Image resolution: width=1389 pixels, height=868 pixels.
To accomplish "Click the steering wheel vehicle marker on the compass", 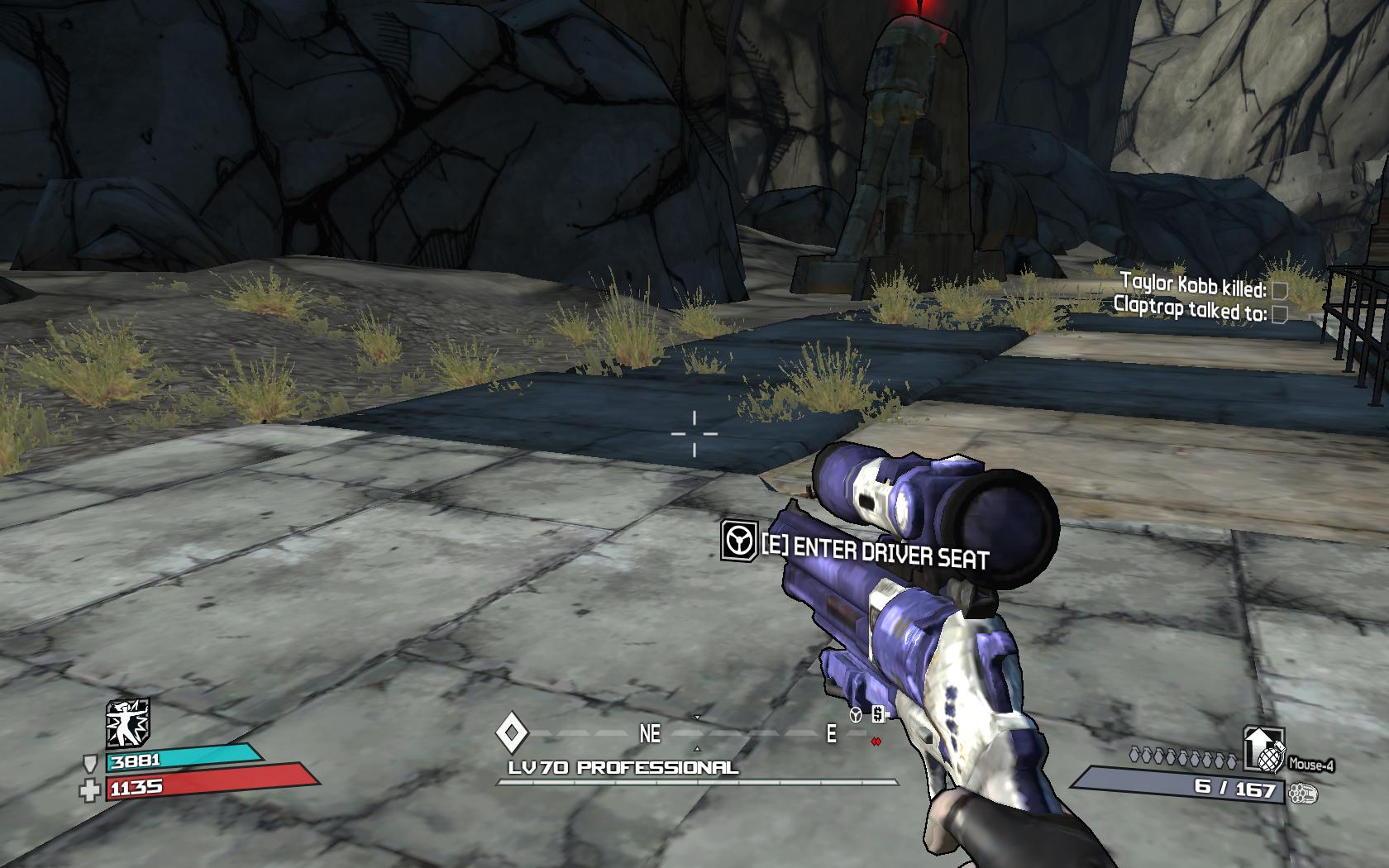I will pos(856,715).
